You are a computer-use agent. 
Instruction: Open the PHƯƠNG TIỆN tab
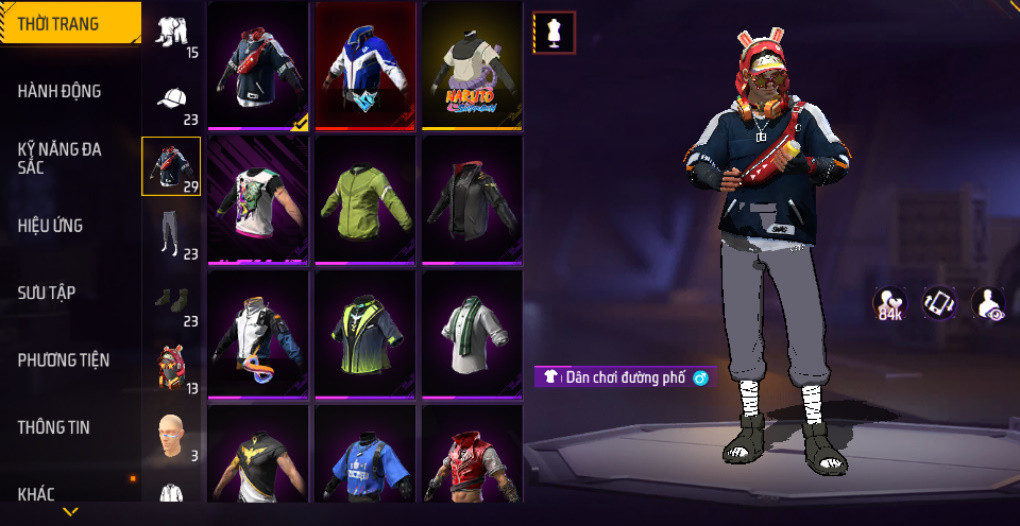[63, 359]
